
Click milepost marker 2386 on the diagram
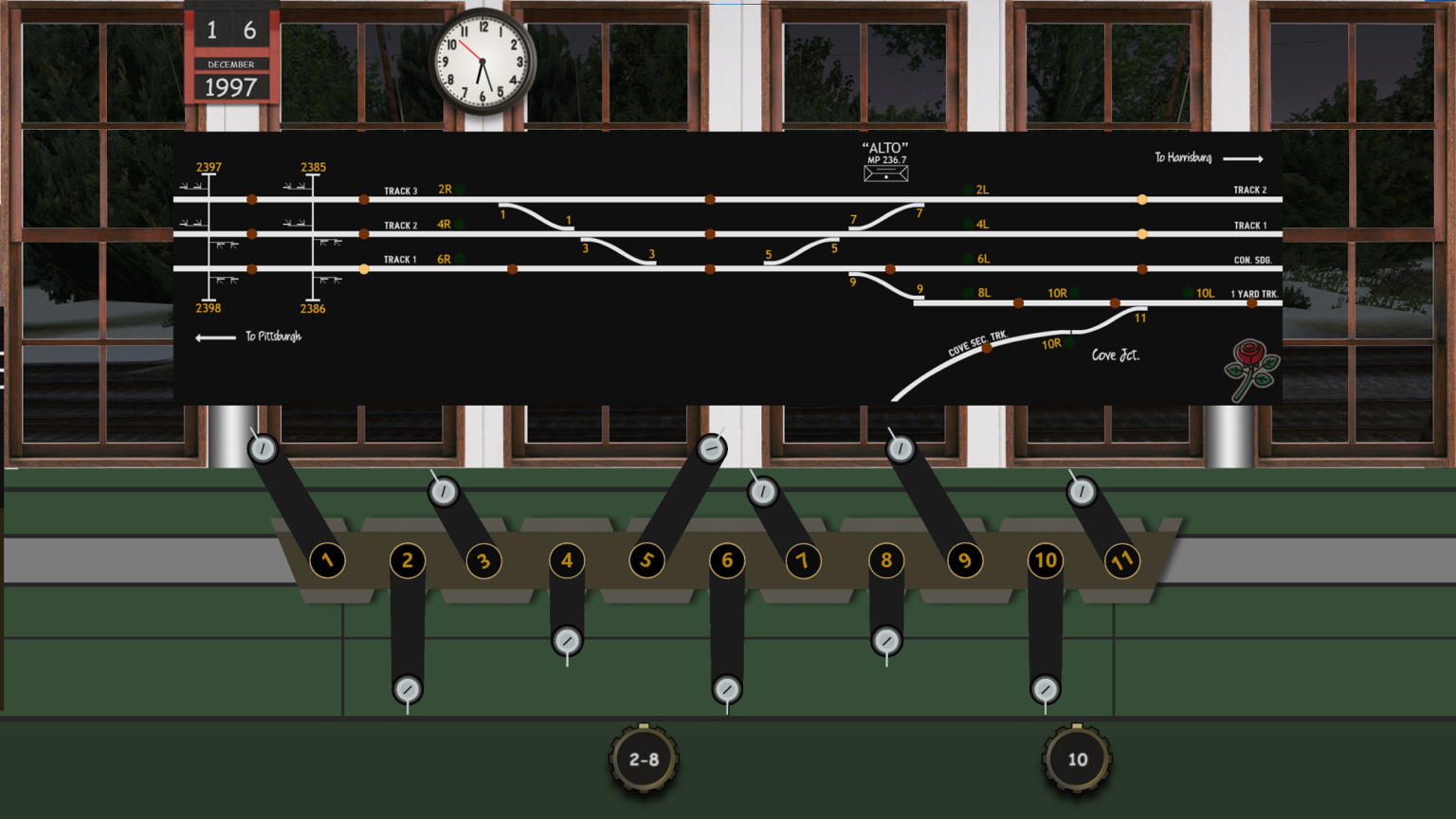click(312, 308)
